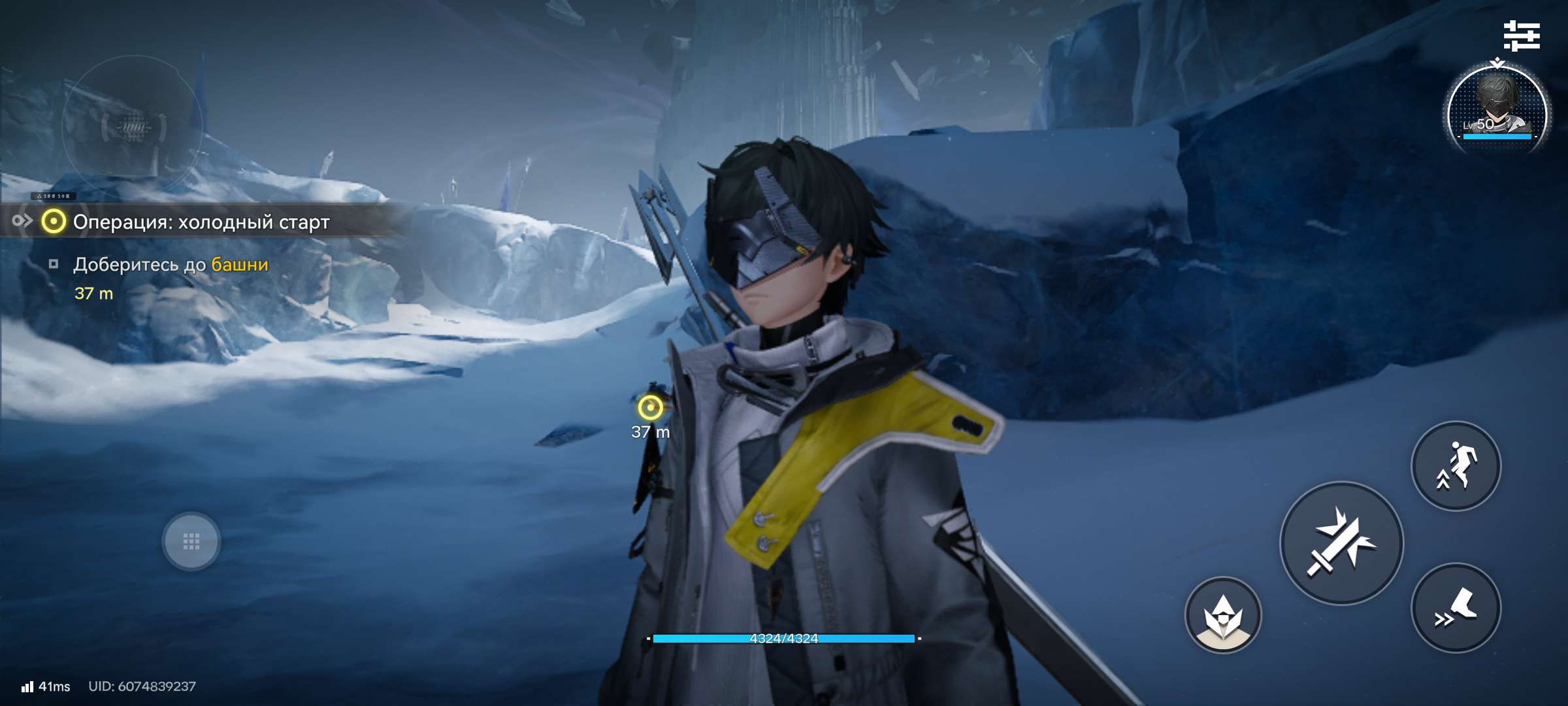Activate the crystal skill ability button
This screenshot has height=706, width=1568.
tap(1223, 614)
